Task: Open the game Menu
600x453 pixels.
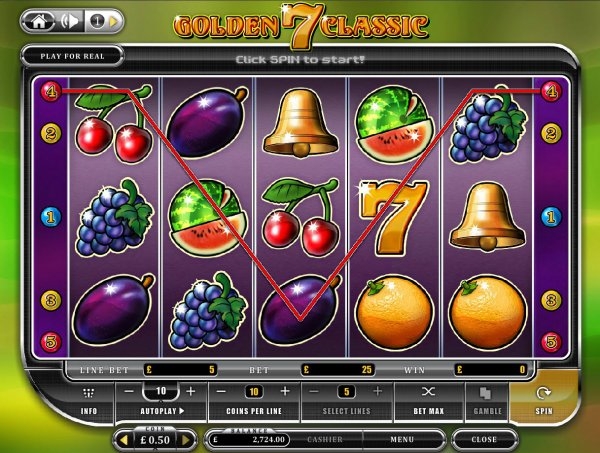Action: (403, 439)
